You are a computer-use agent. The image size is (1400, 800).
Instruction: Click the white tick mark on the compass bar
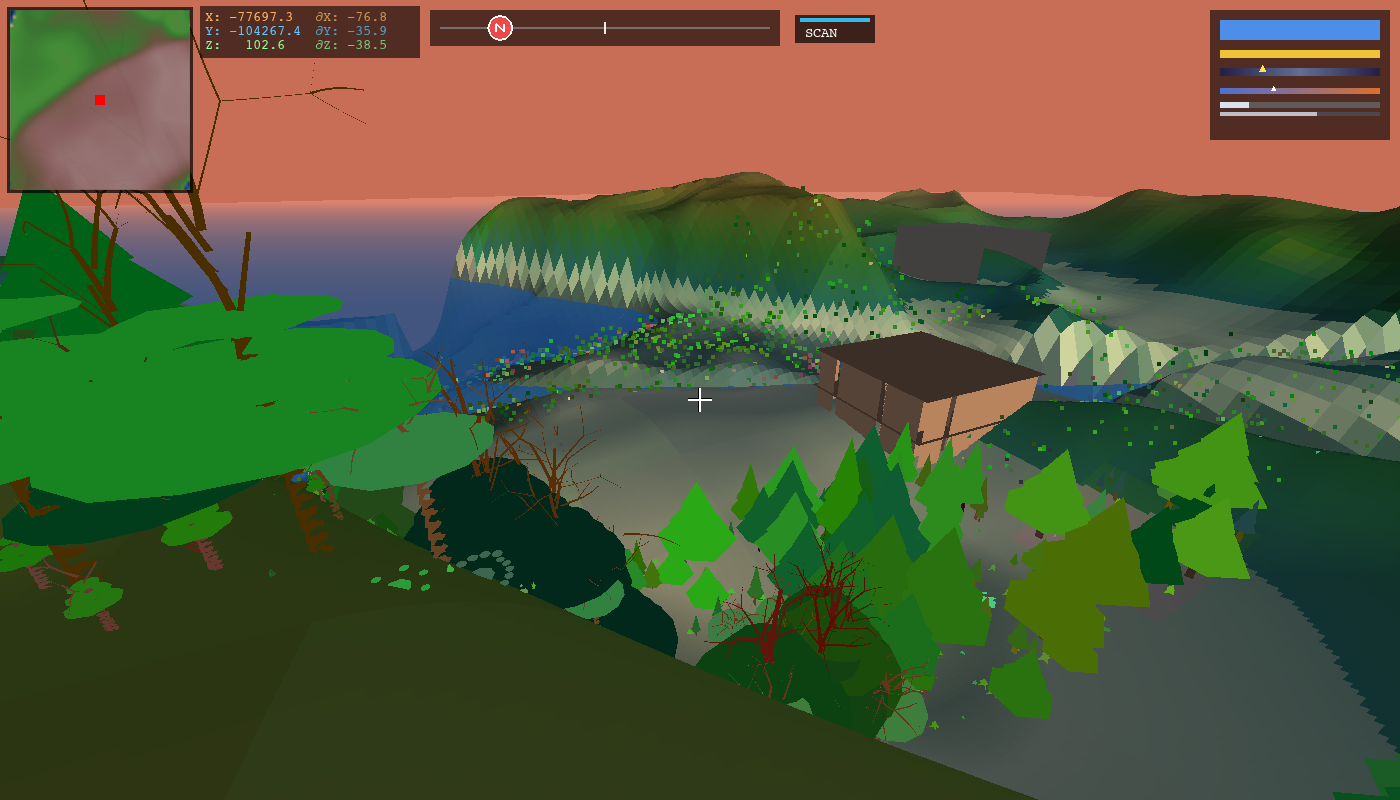pyautogui.click(x=605, y=27)
